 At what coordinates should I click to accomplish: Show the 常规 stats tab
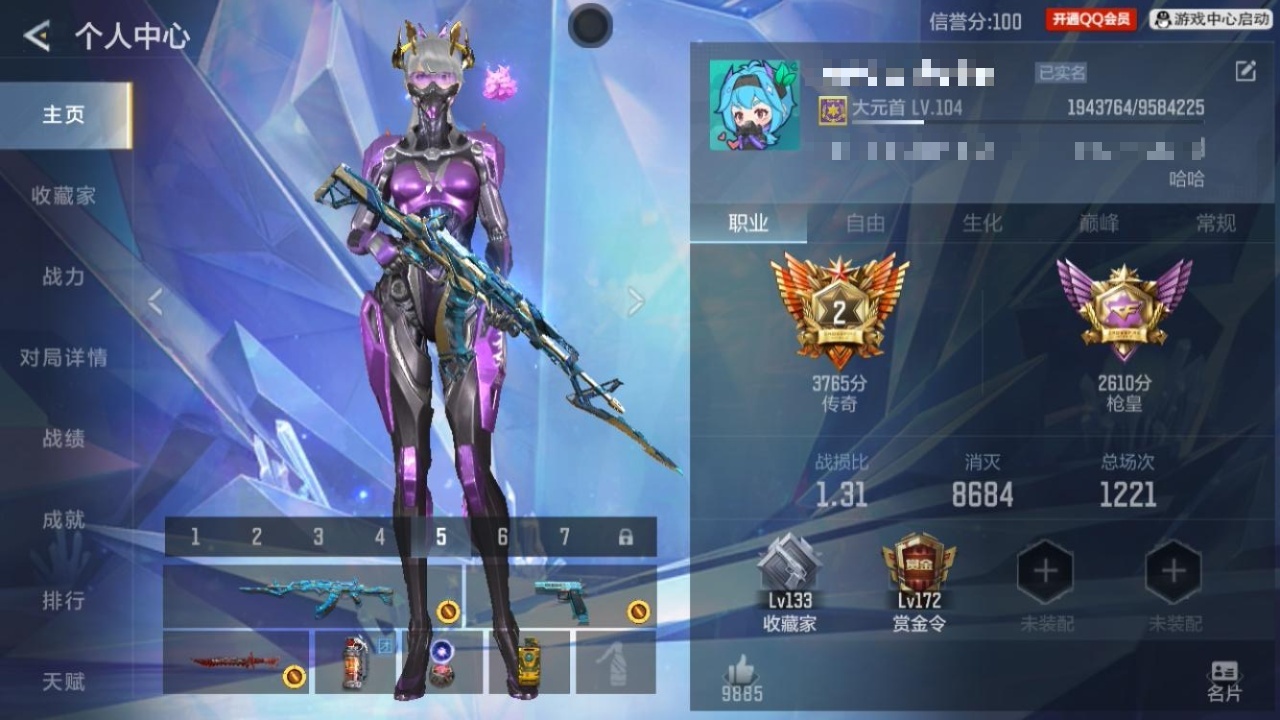point(1216,224)
